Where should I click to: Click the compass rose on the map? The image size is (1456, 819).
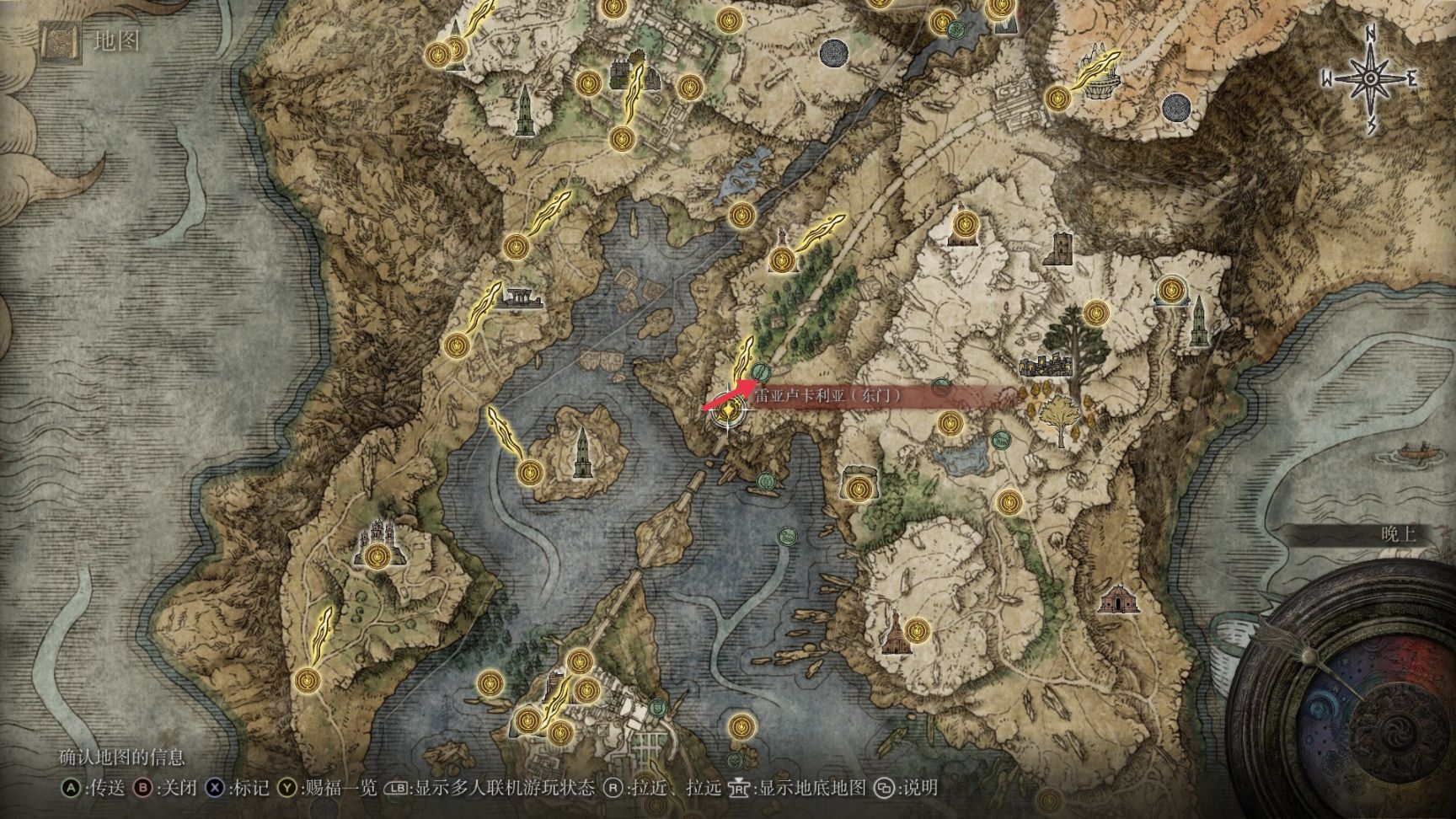pyautogui.click(x=1369, y=78)
